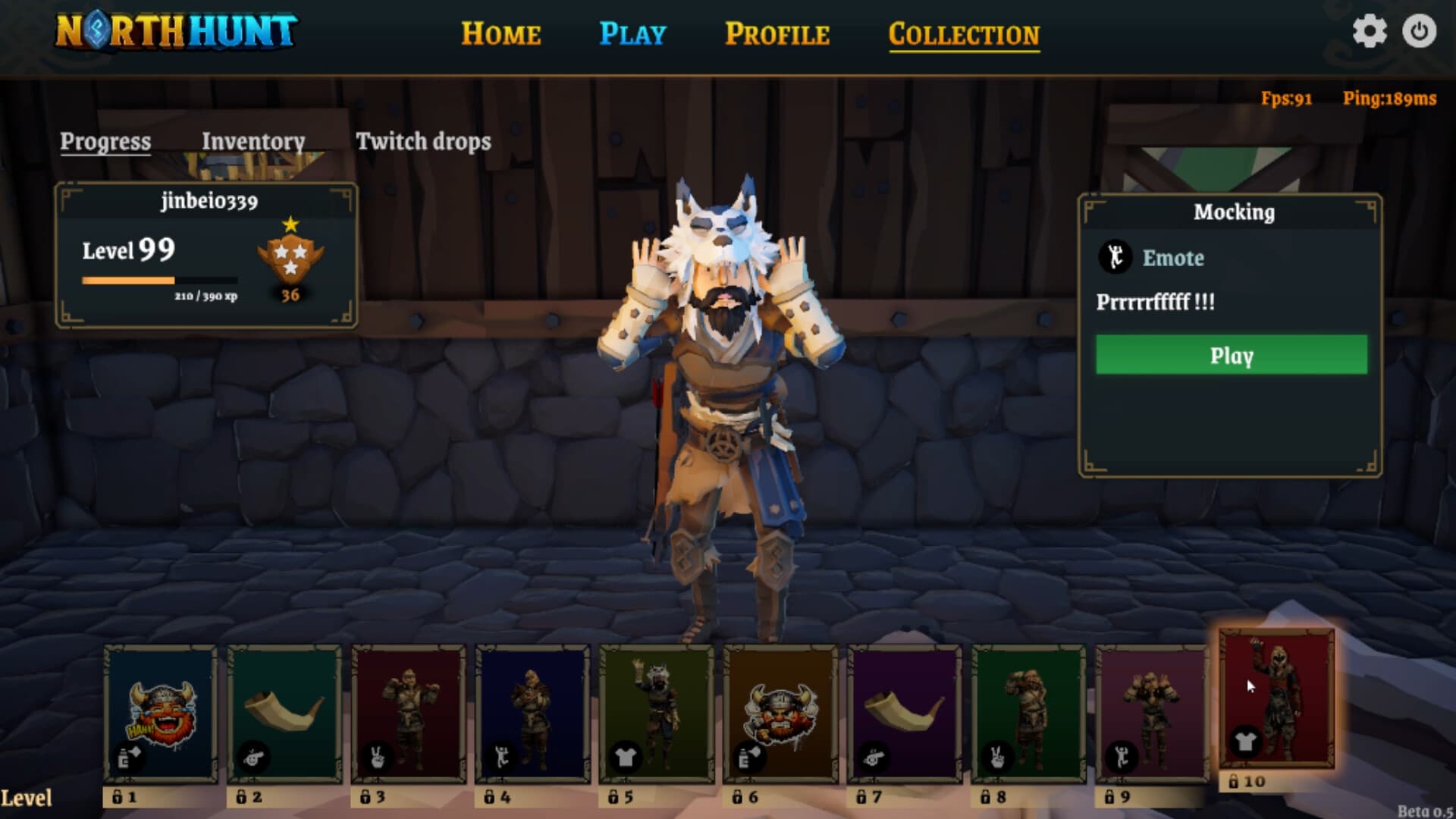
Task: Open the Profile page
Action: coord(777,34)
